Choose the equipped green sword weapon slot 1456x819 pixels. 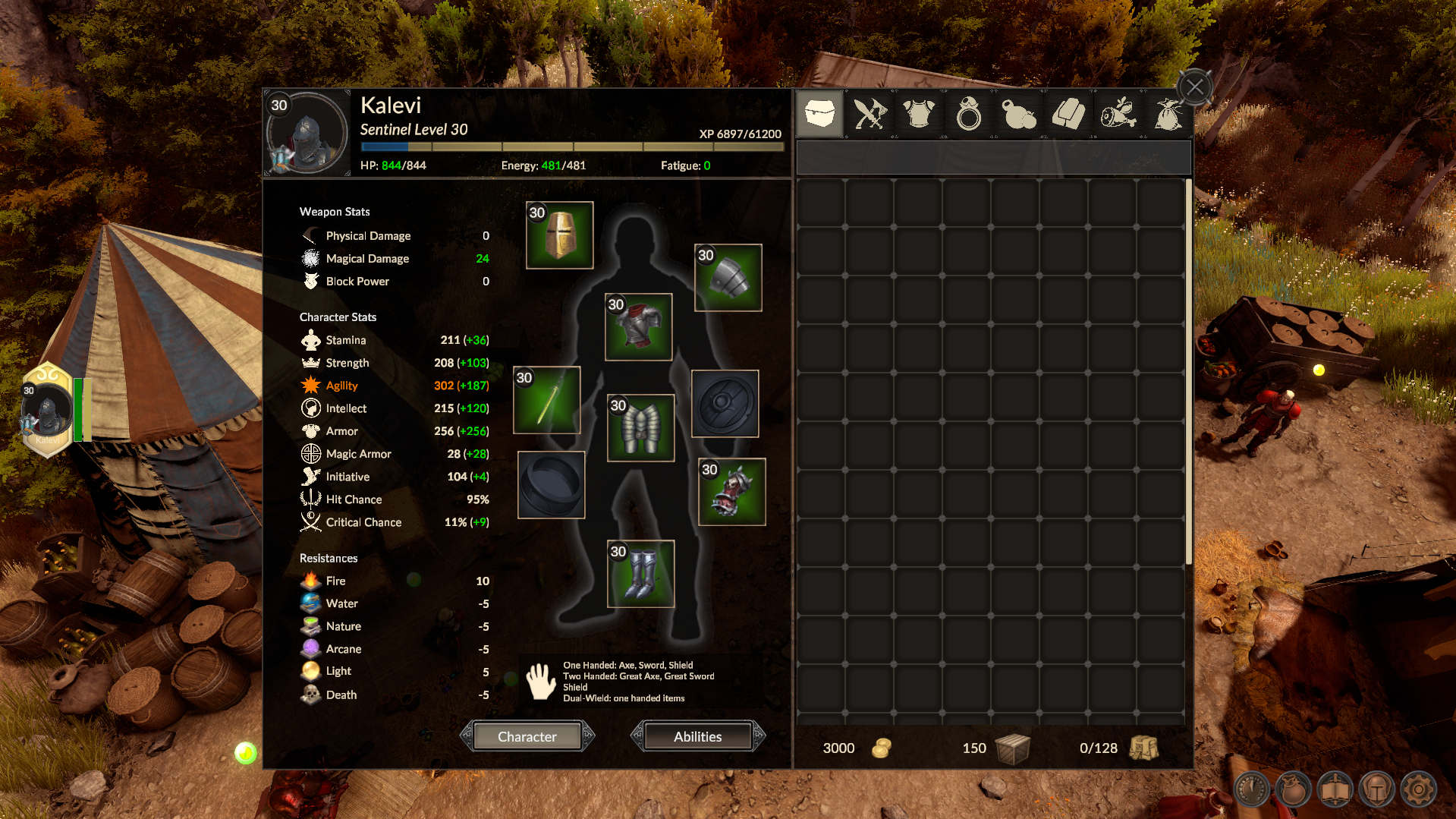click(x=547, y=400)
